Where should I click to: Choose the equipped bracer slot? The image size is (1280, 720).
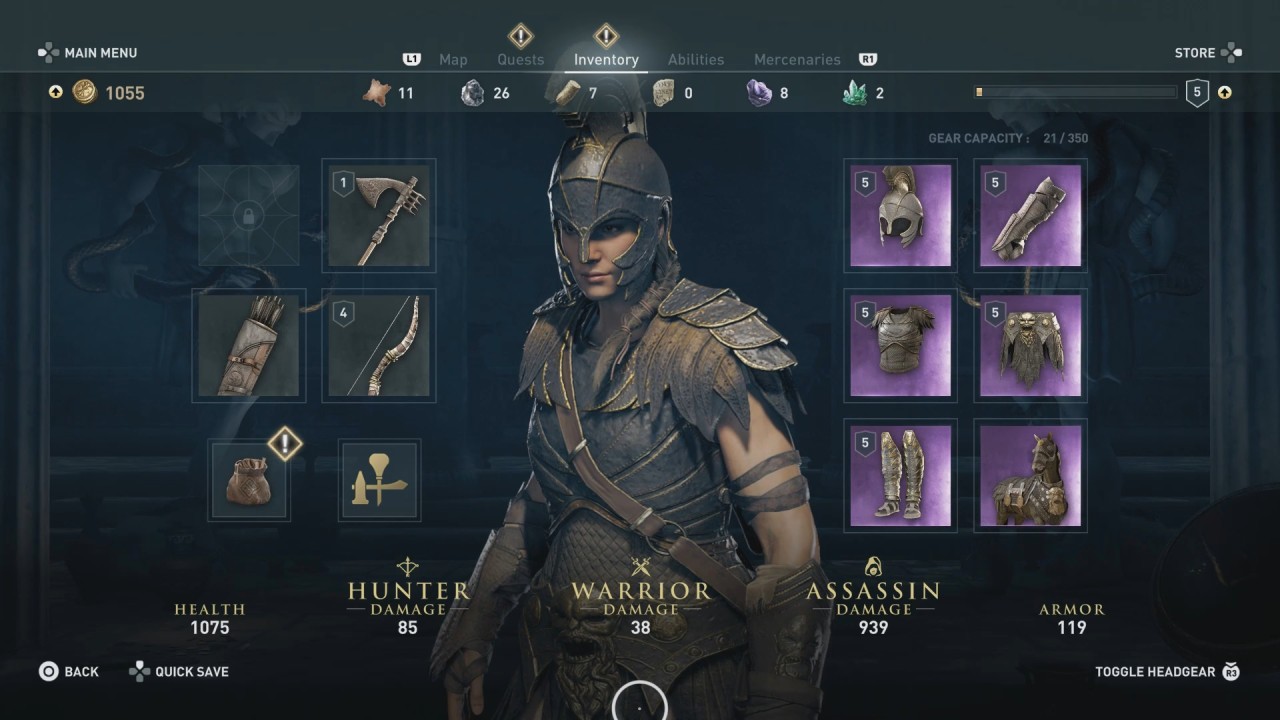[1030, 216]
